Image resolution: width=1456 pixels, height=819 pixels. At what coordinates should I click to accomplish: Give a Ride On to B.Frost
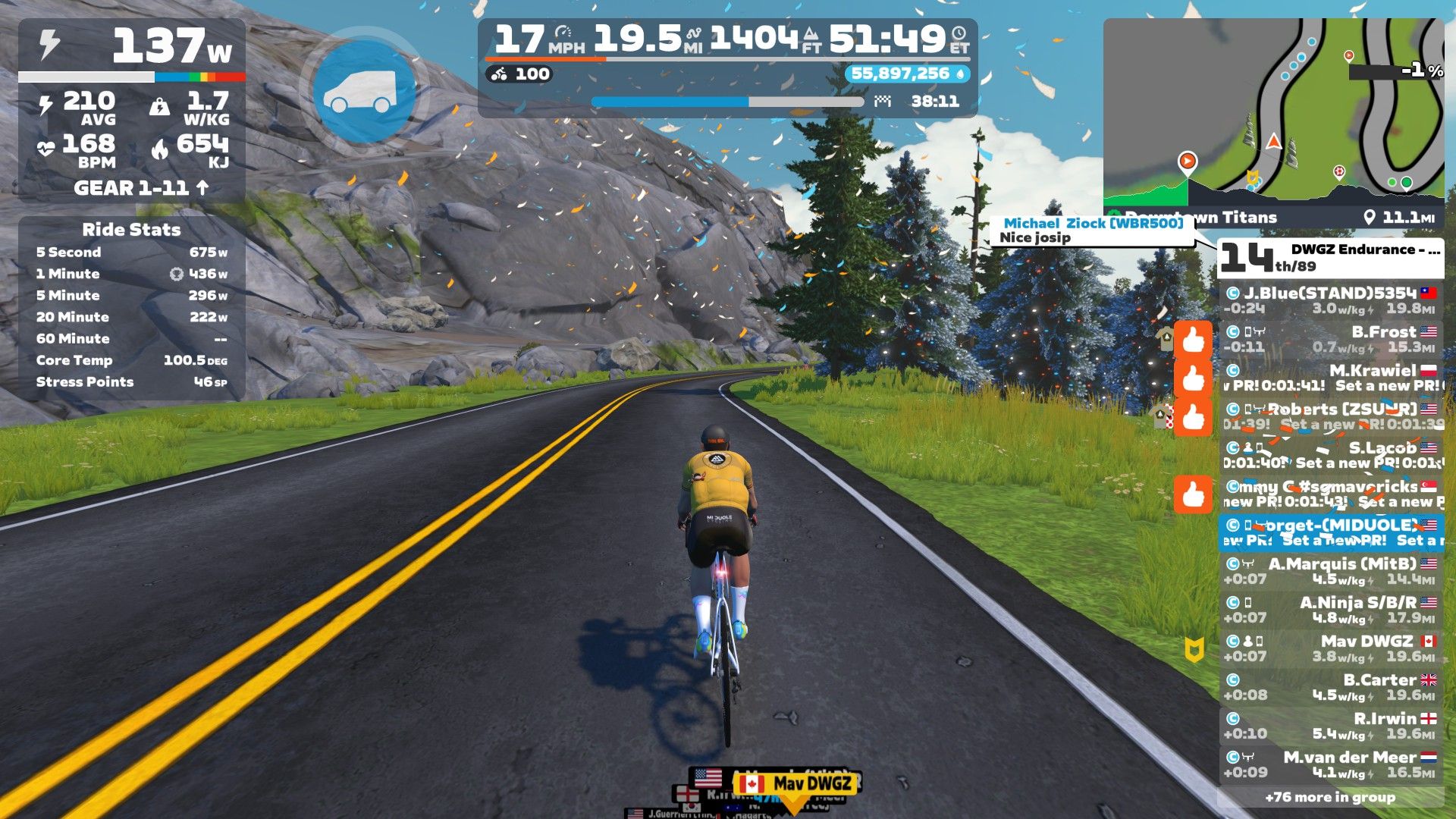pyautogui.click(x=1193, y=340)
